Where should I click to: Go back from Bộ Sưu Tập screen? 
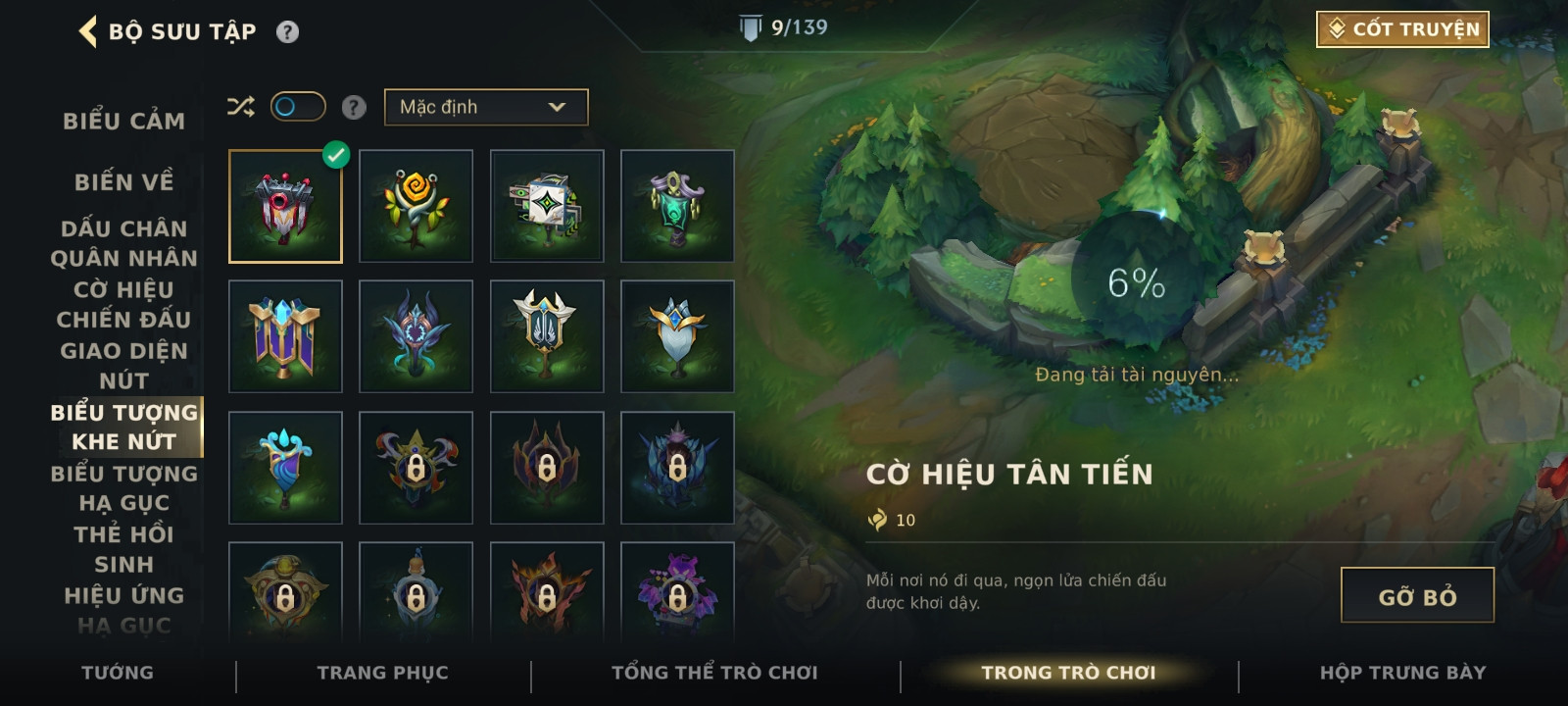point(88,31)
